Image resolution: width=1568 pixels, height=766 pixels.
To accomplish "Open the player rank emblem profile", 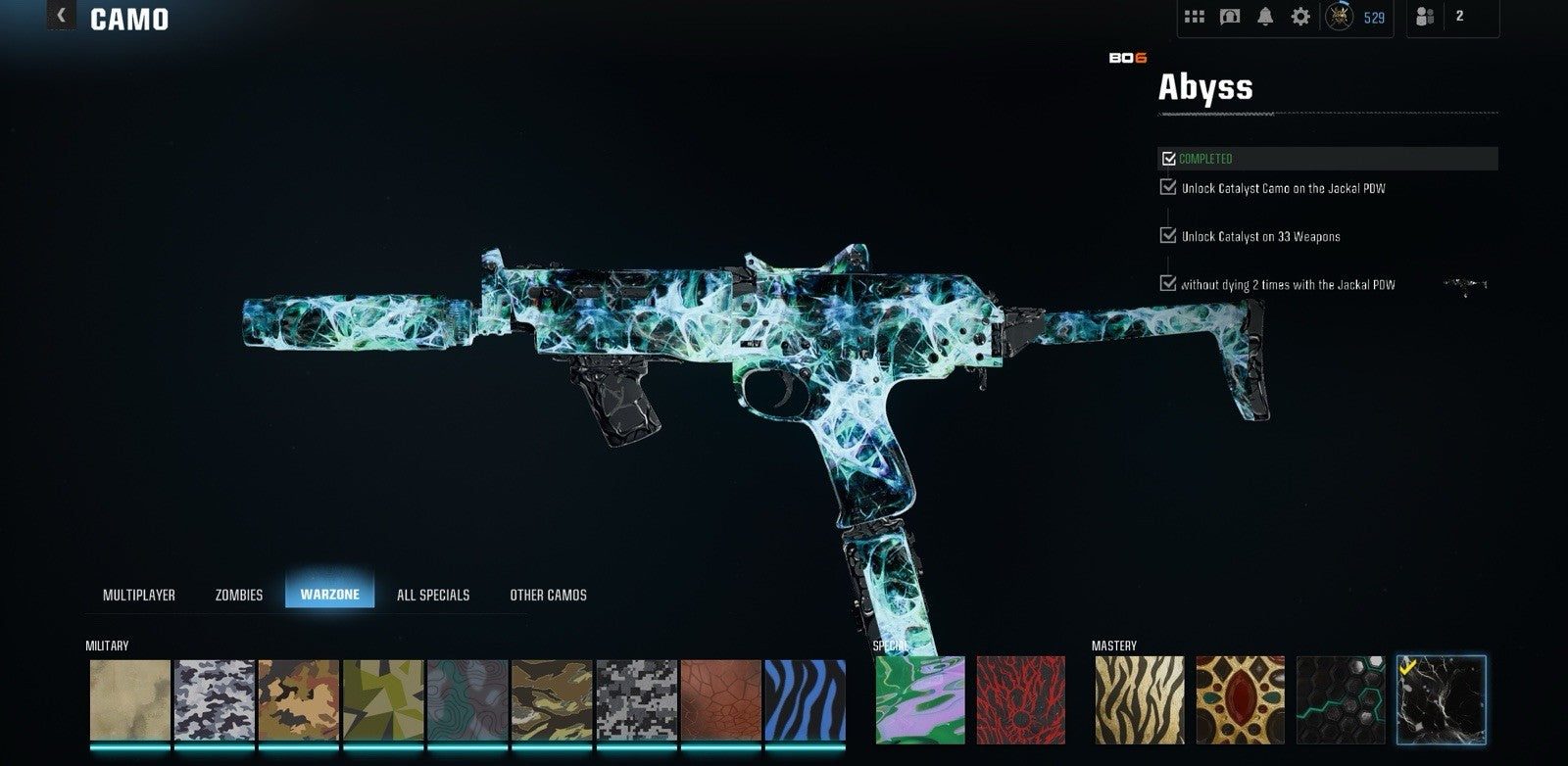I will pyautogui.click(x=1340, y=17).
